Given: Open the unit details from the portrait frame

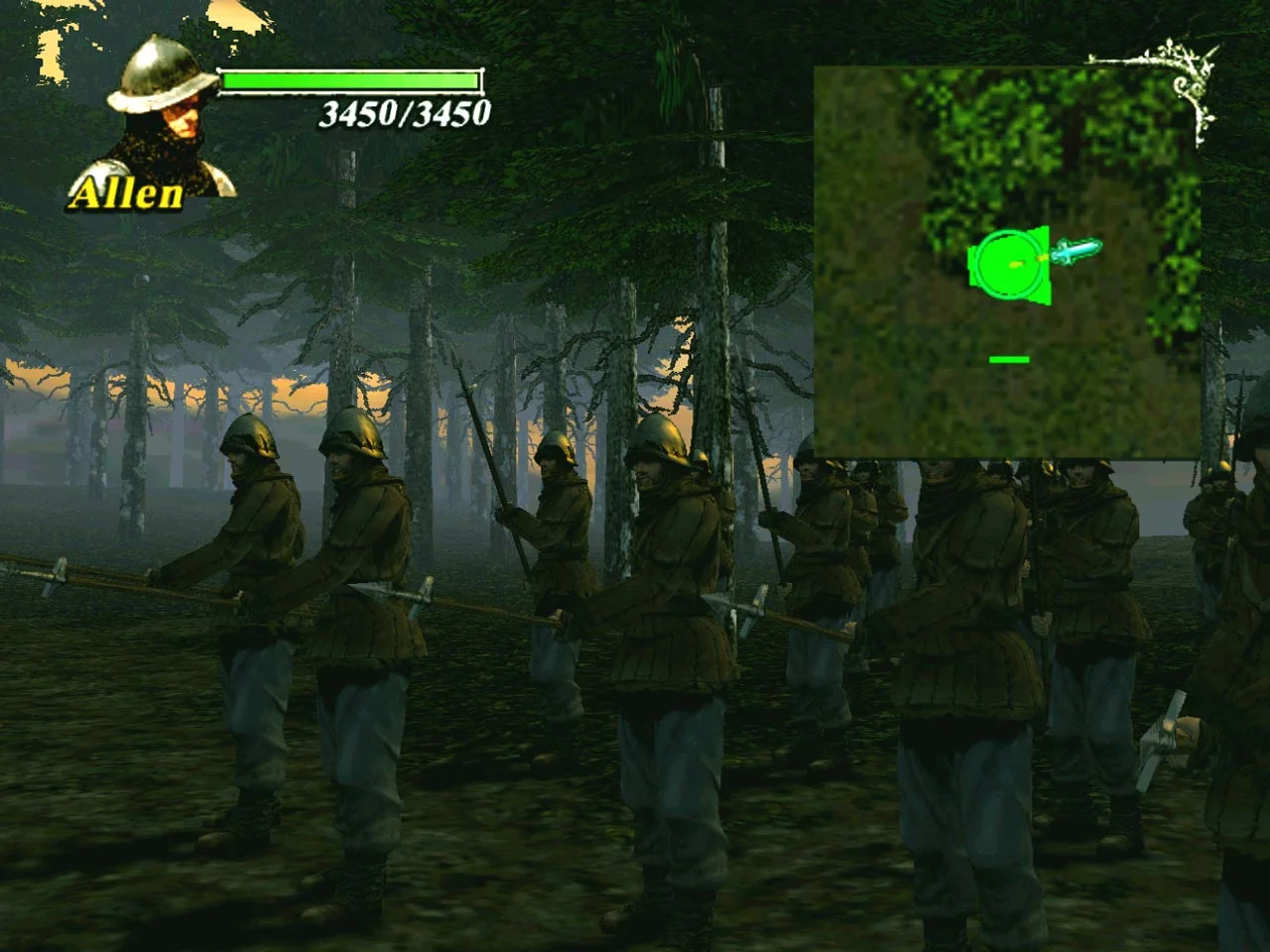Looking at the screenshot, I should tap(159, 109).
